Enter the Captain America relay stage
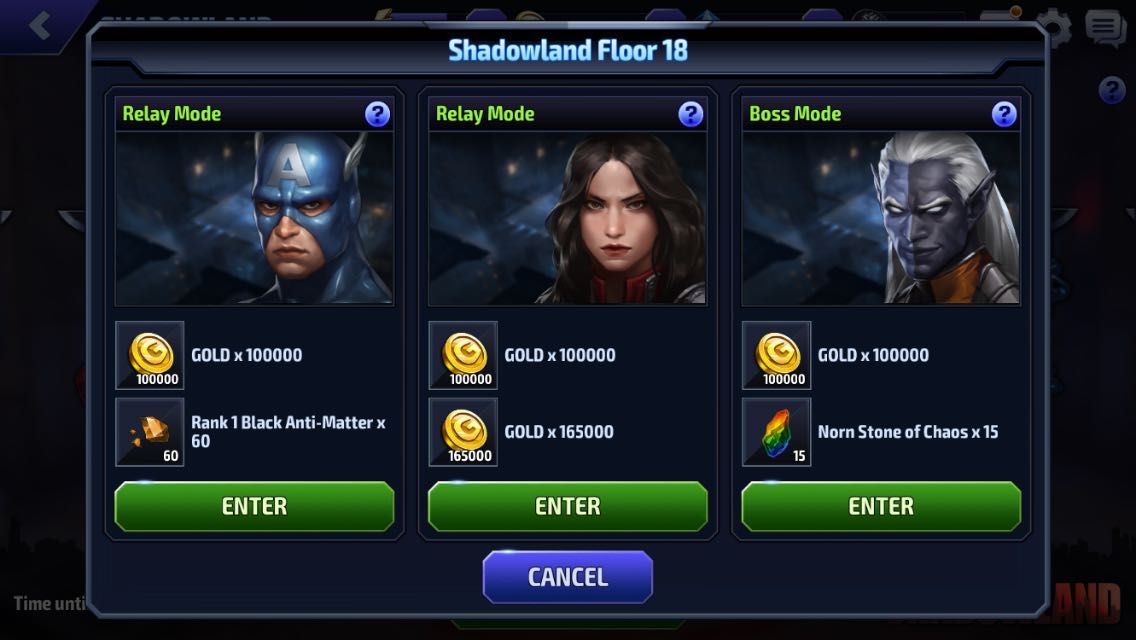This screenshot has width=1136, height=640. [254, 506]
